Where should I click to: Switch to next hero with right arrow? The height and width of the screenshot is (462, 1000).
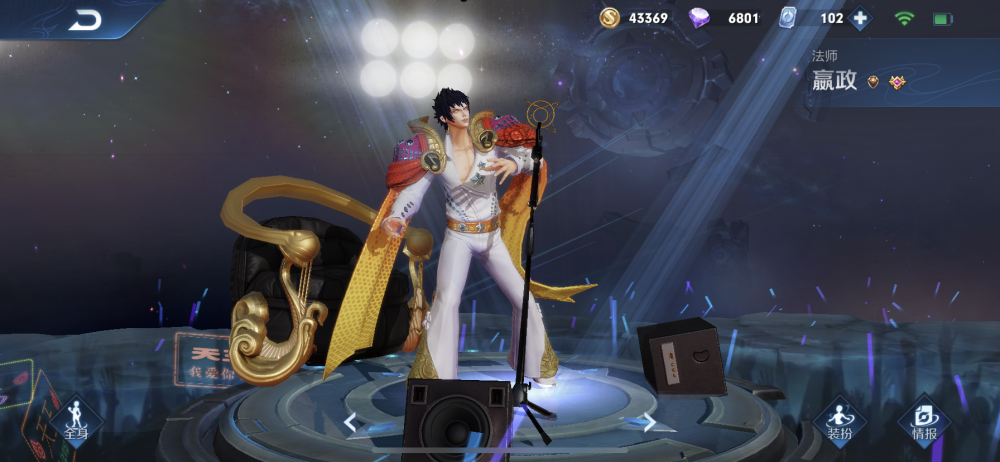point(649,422)
